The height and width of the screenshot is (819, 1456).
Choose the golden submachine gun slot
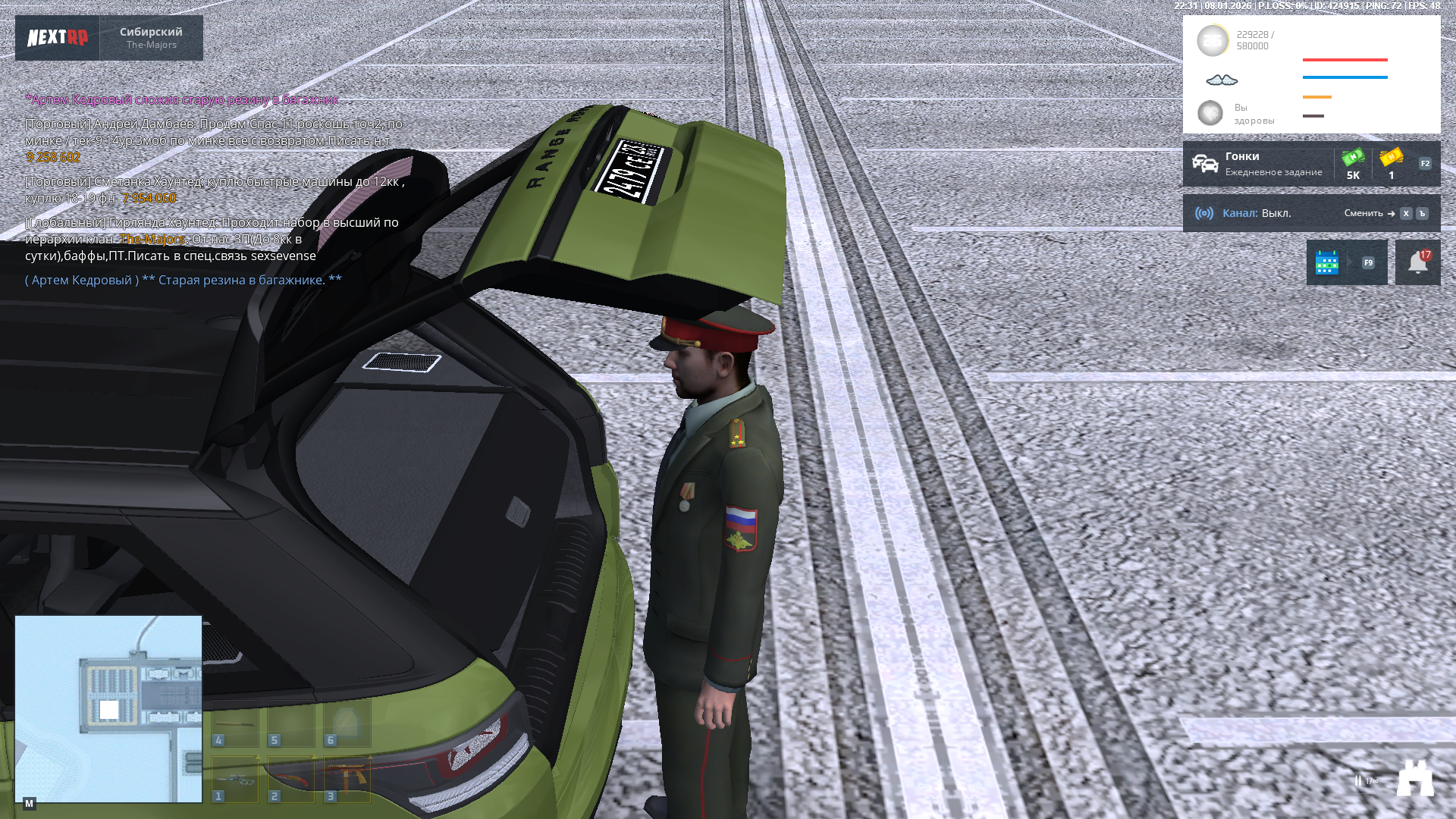tap(347, 779)
